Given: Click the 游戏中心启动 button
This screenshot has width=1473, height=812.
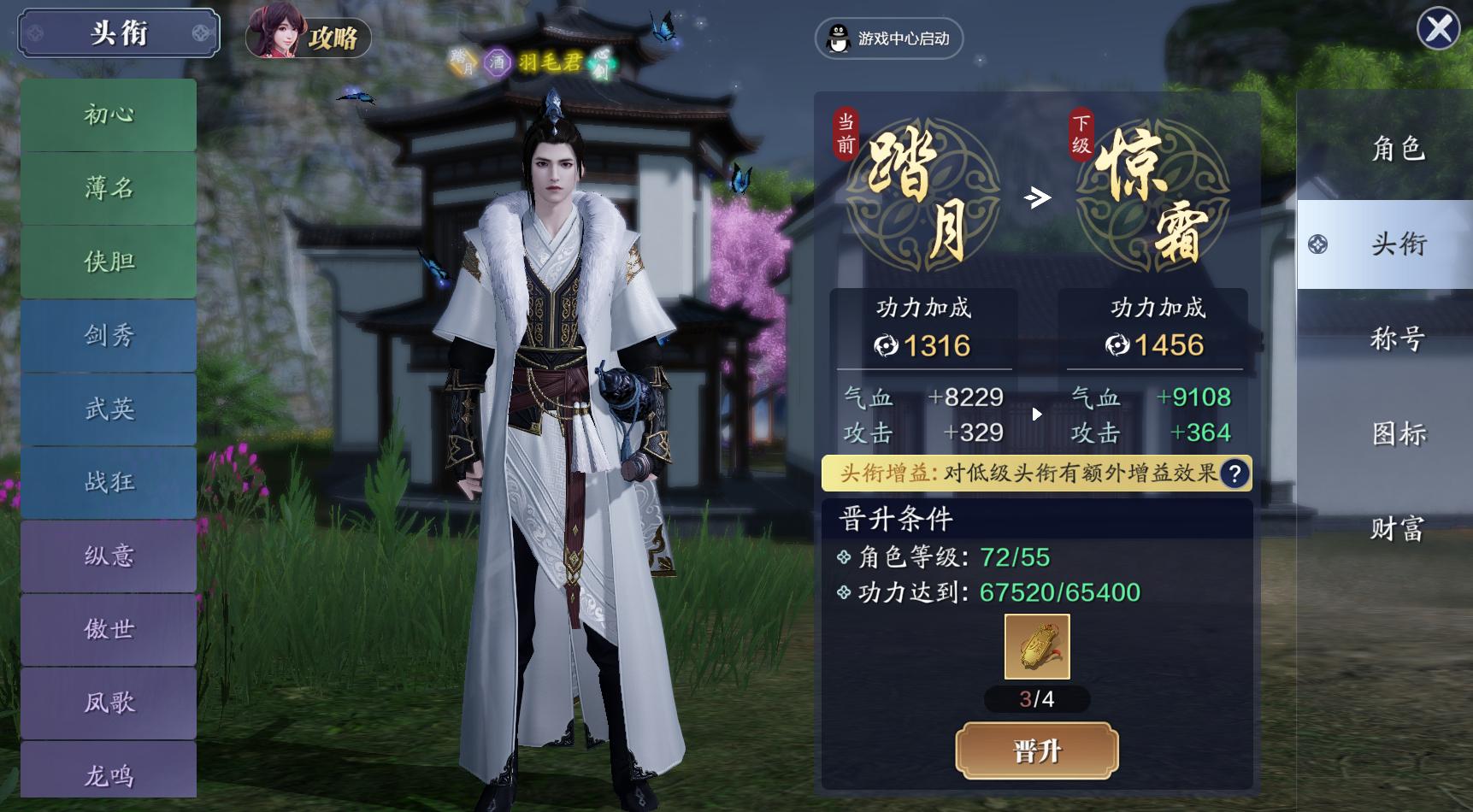Looking at the screenshot, I should click(889, 38).
